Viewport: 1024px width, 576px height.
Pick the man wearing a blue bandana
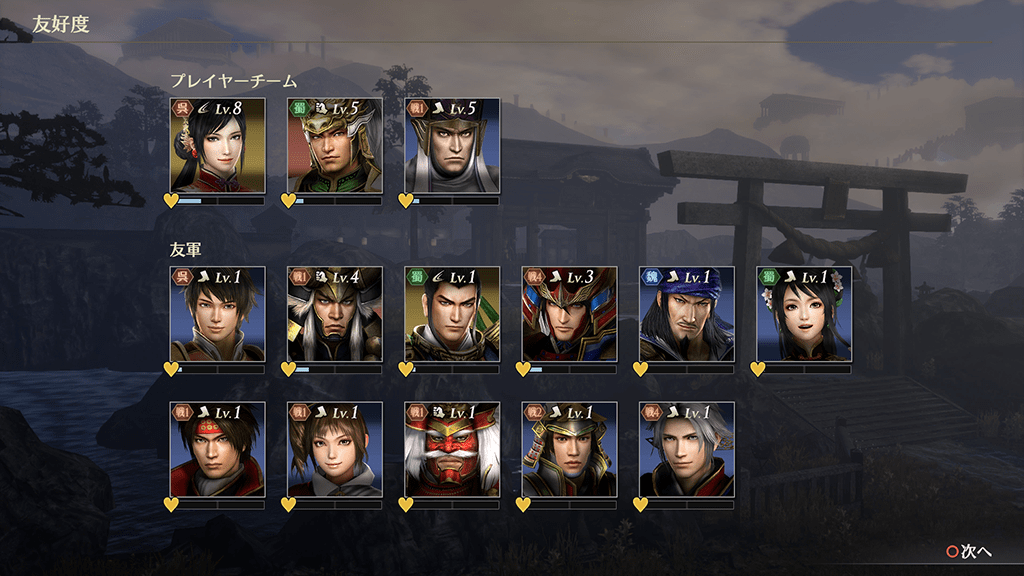tap(686, 314)
